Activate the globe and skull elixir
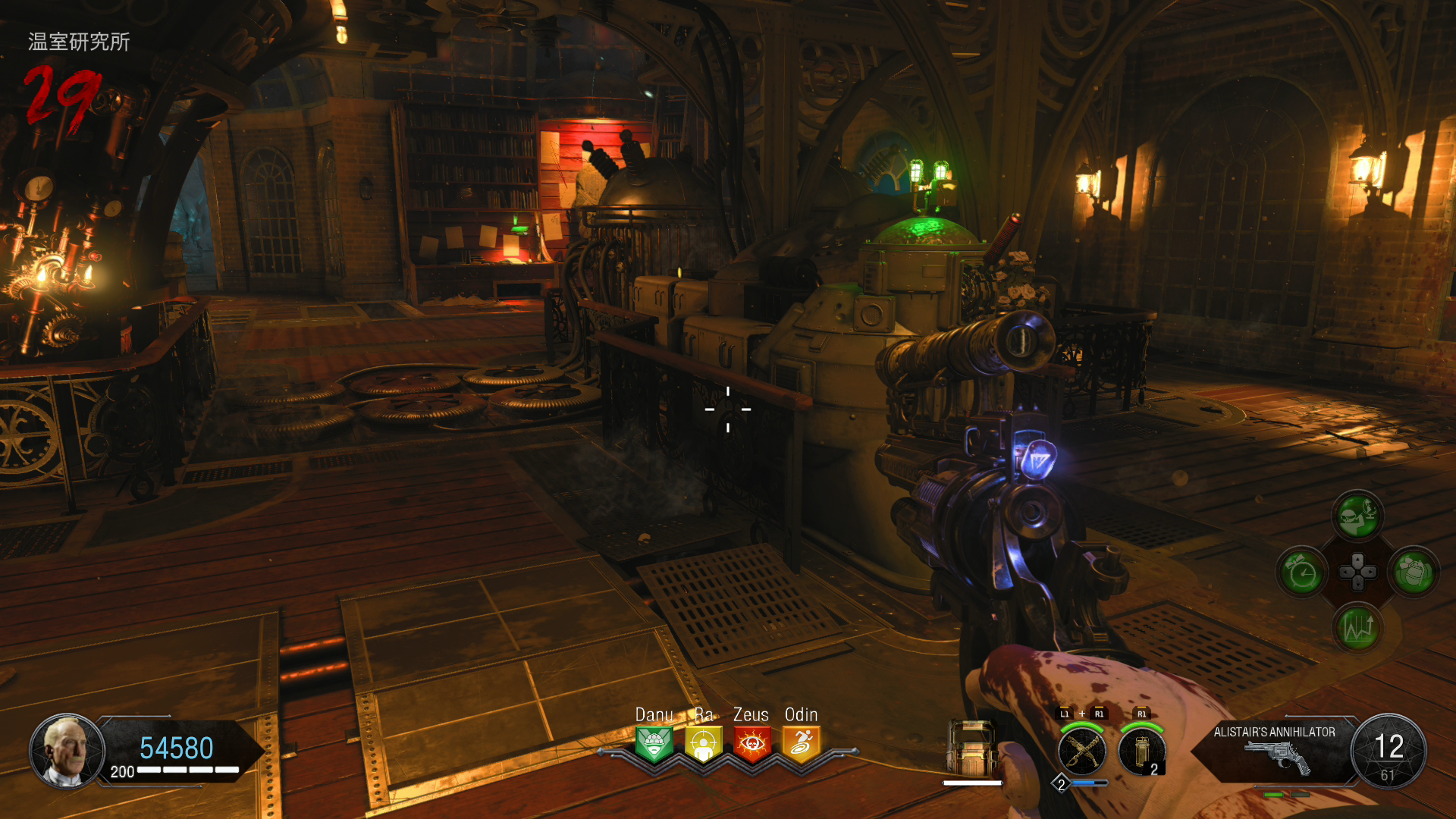Screen dimensions: 1456x819 (1357, 516)
